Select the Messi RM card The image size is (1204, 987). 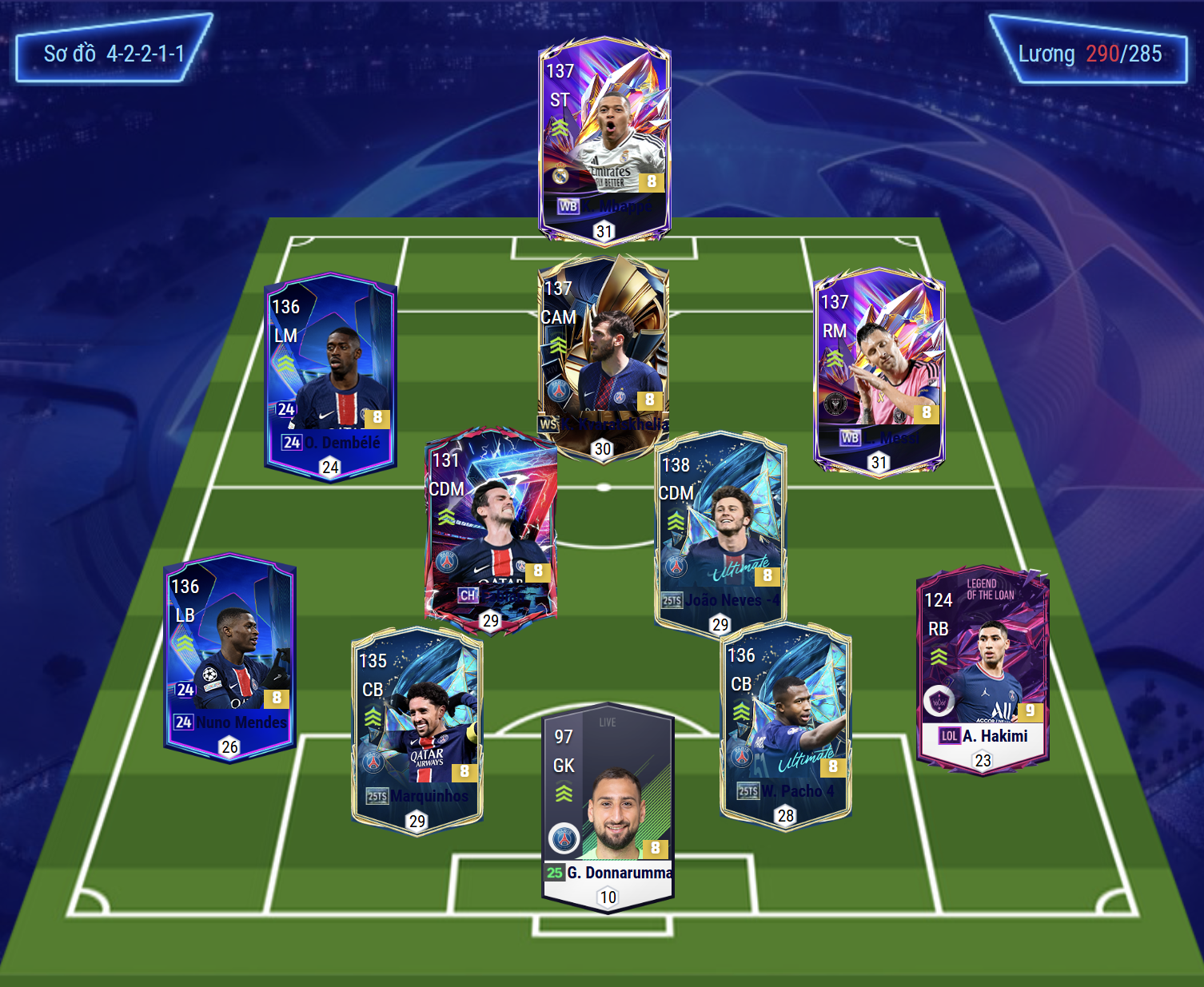point(879,372)
